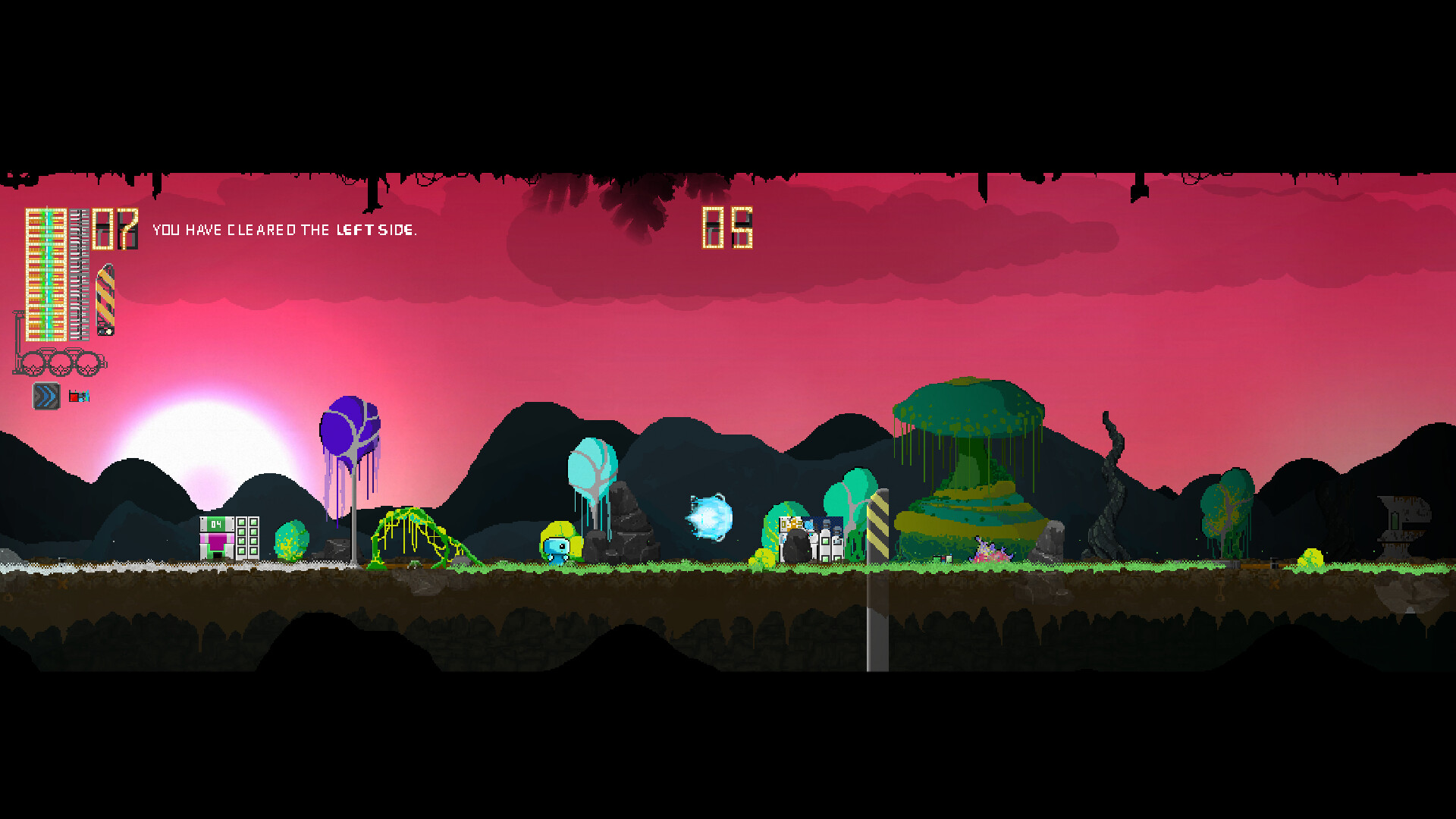Pick the purple dripping tree canopy

pyautogui.click(x=350, y=432)
